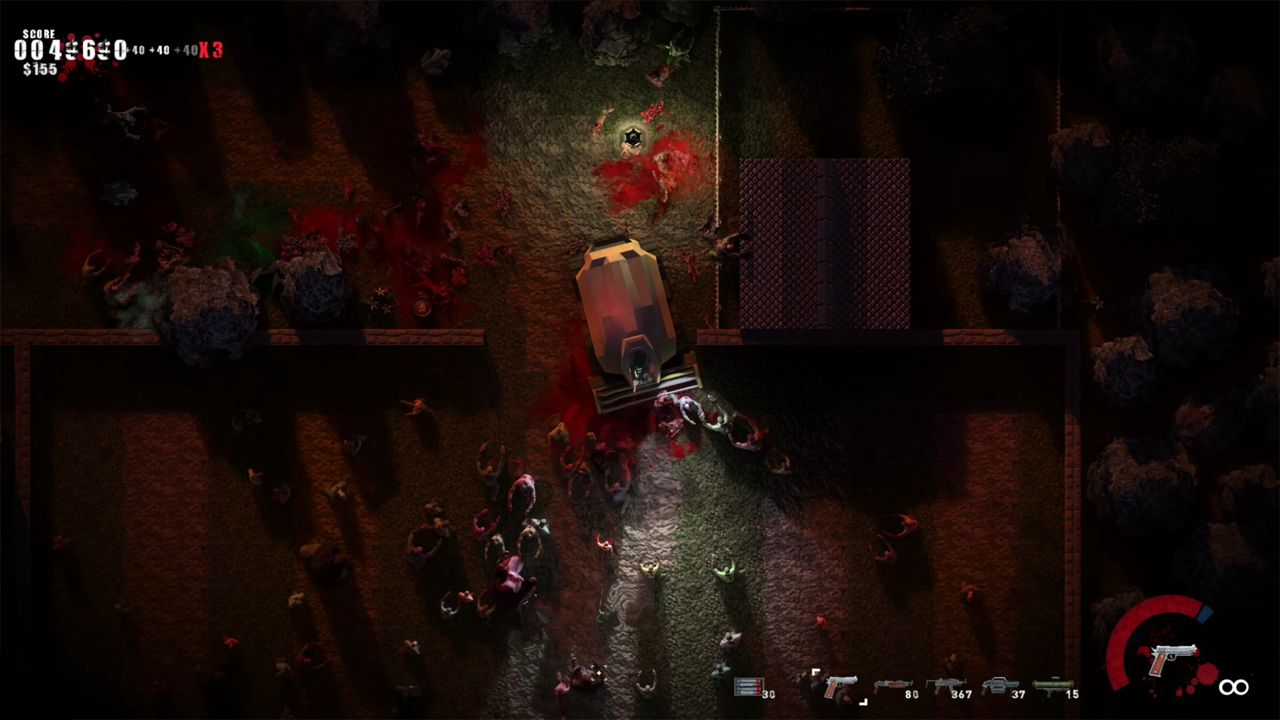Select the pistol in the weapon hotbar
This screenshot has height=720, width=1280.
pyautogui.click(x=840, y=685)
